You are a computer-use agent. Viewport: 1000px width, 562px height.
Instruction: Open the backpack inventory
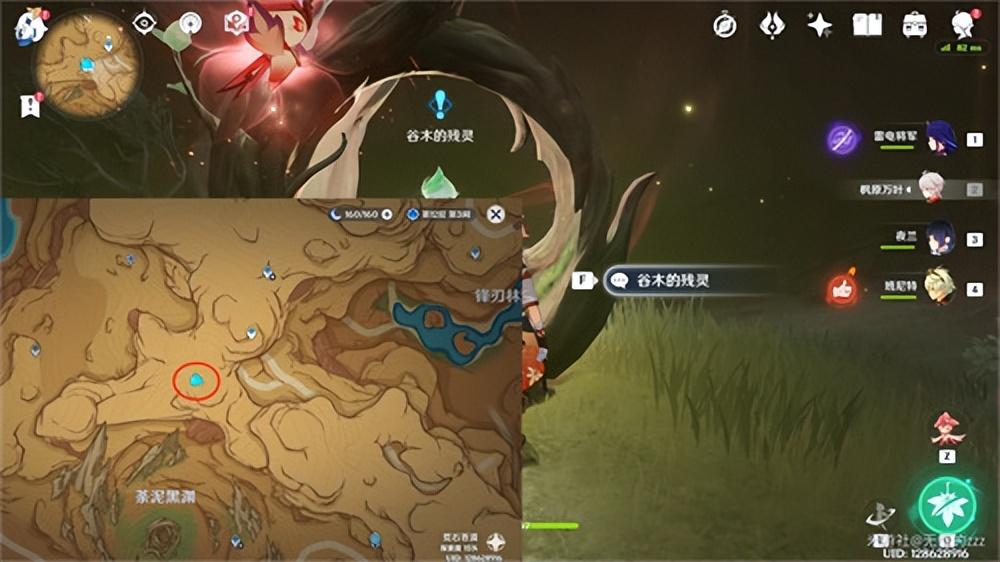tap(914, 26)
